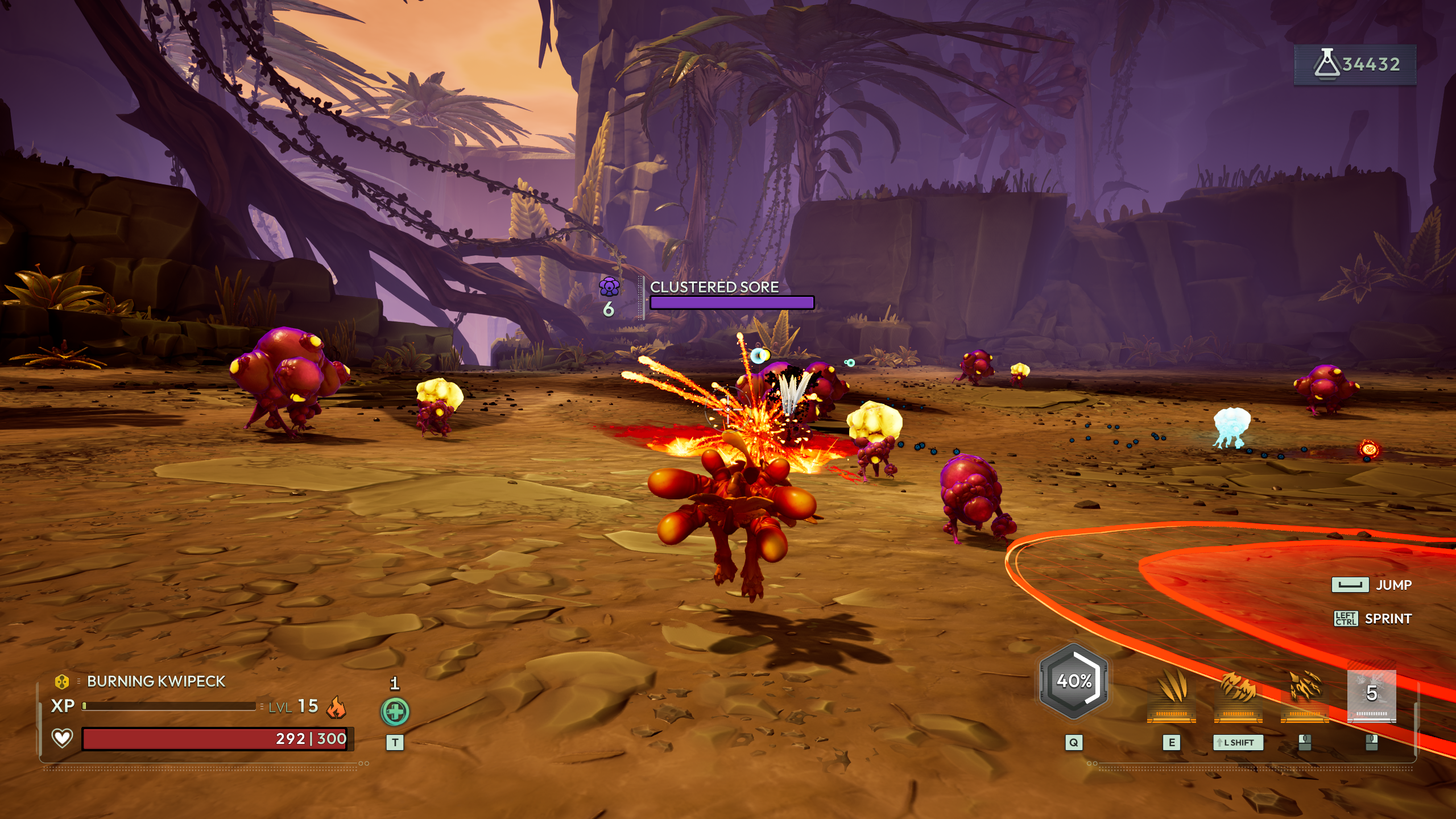The image size is (1456, 819).
Task: Select the greyed-out ability on cooldown 5
Action: click(x=1371, y=695)
